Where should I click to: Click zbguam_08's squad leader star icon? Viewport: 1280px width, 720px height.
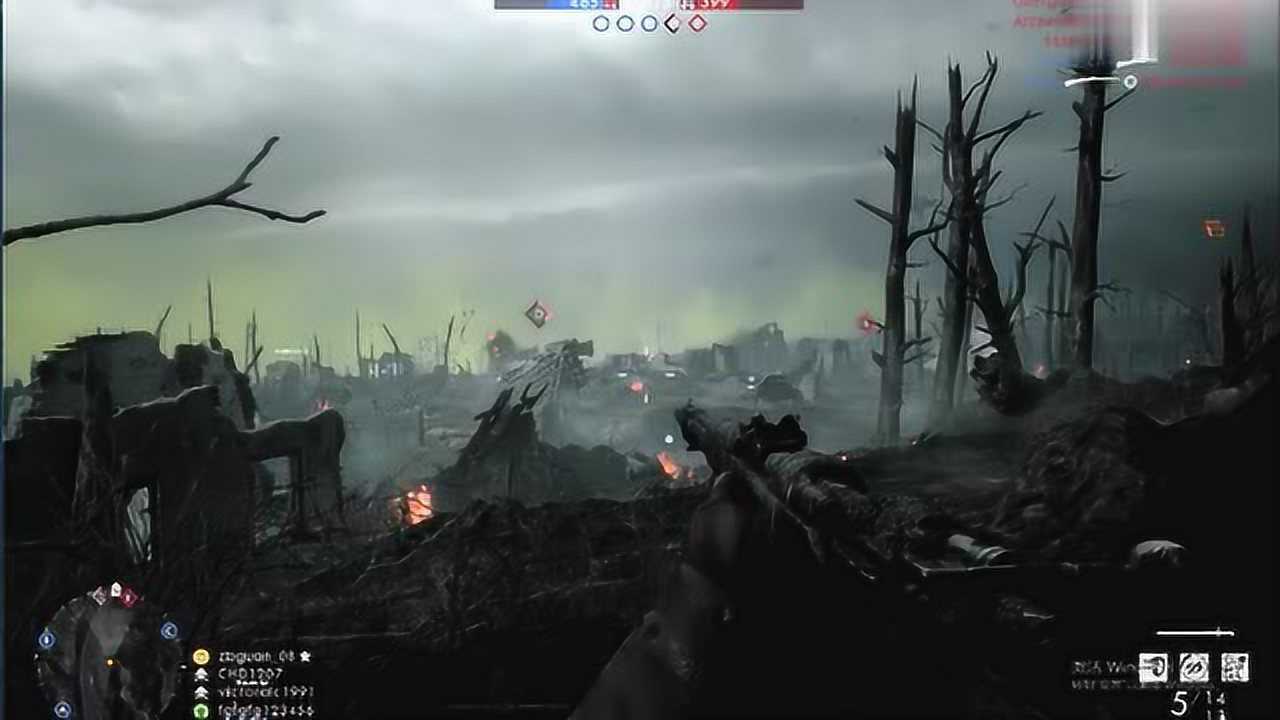point(307,656)
